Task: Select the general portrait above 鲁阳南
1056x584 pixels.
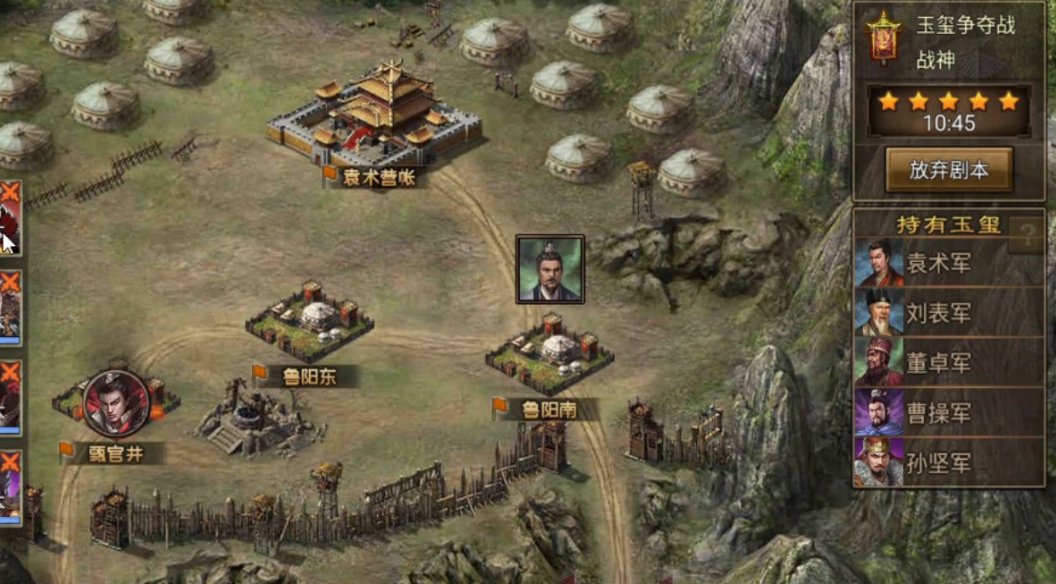Action: [549, 269]
